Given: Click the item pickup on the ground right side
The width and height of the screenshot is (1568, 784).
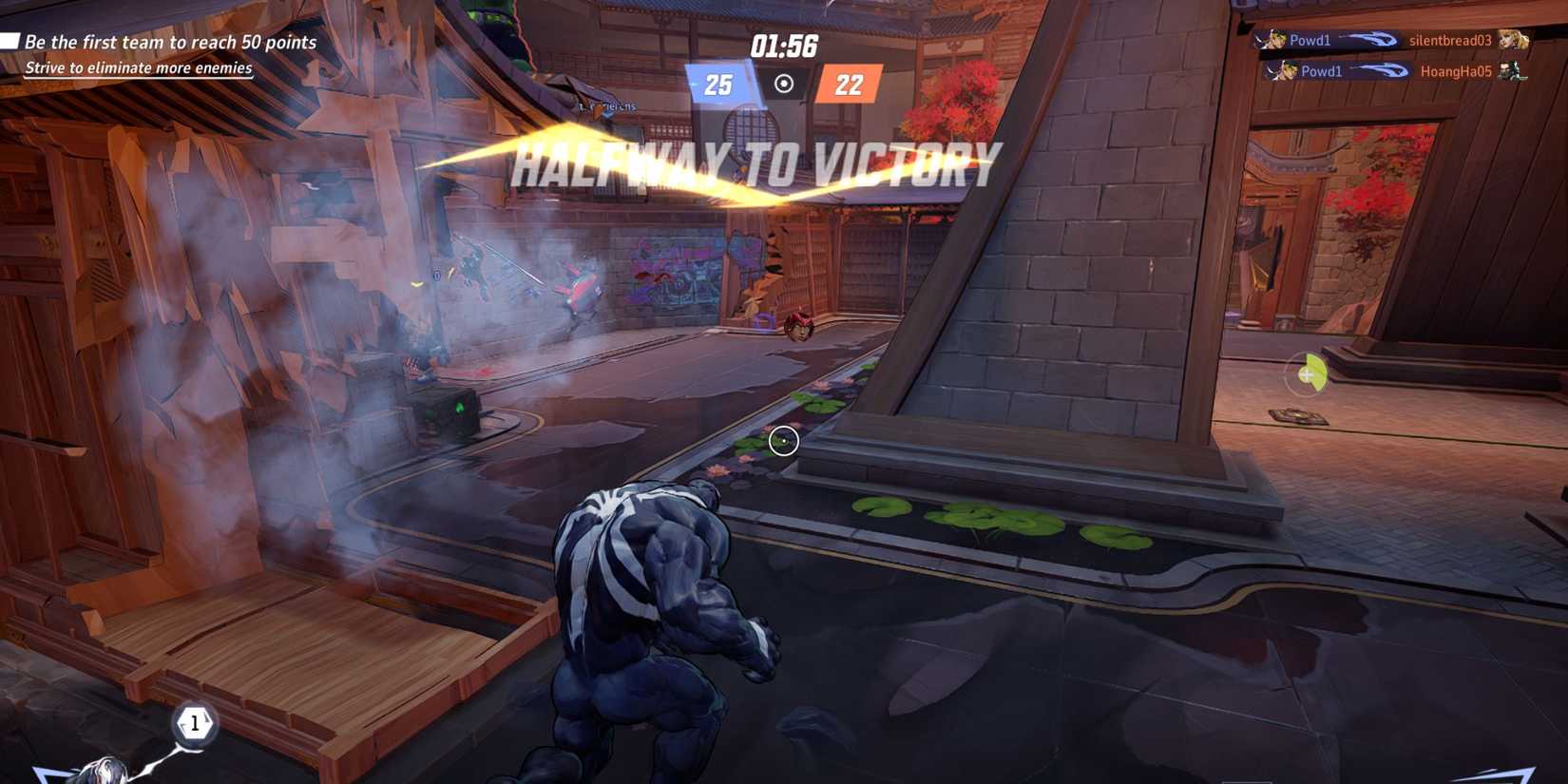Looking at the screenshot, I should coord(1298,414).
